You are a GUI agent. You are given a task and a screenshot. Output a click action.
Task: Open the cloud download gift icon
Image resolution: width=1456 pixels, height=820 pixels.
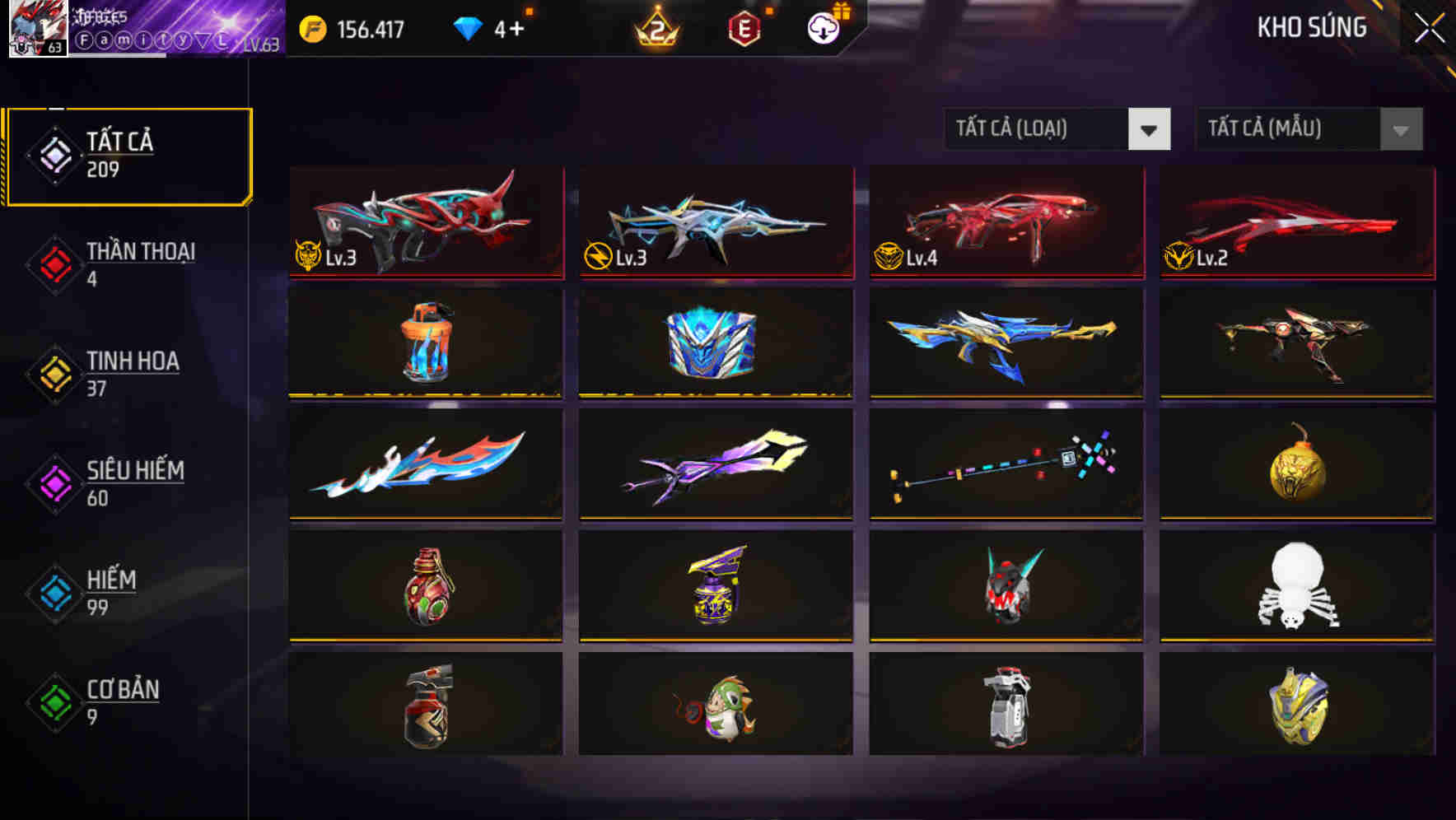click(822, 29)
